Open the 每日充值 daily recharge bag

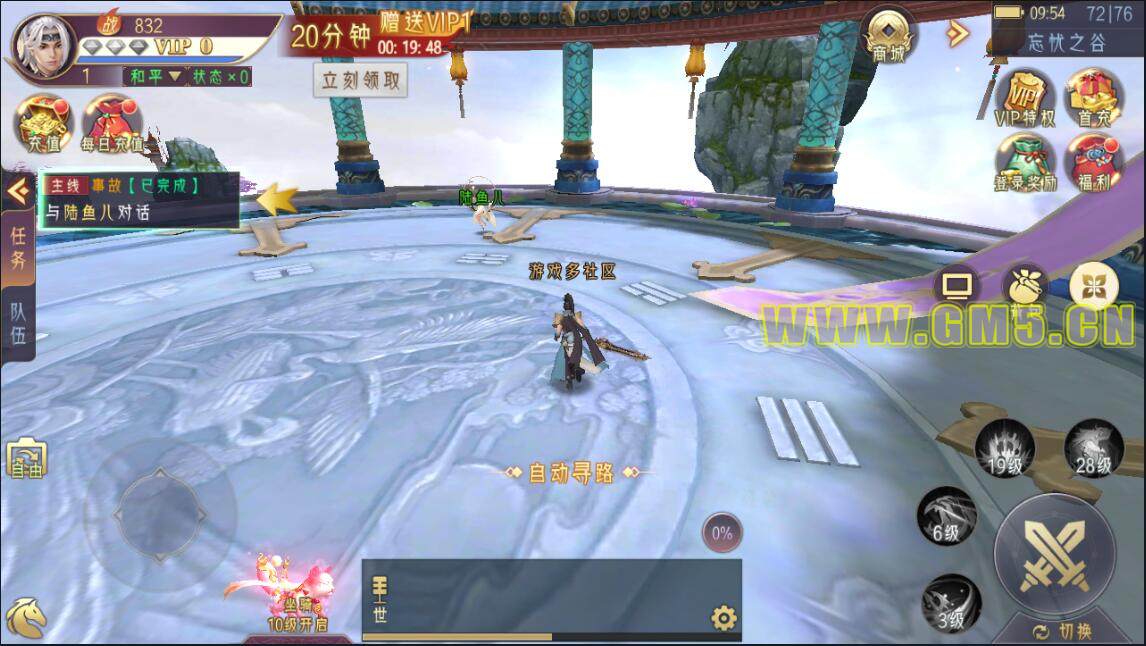(x=111, y=124)
